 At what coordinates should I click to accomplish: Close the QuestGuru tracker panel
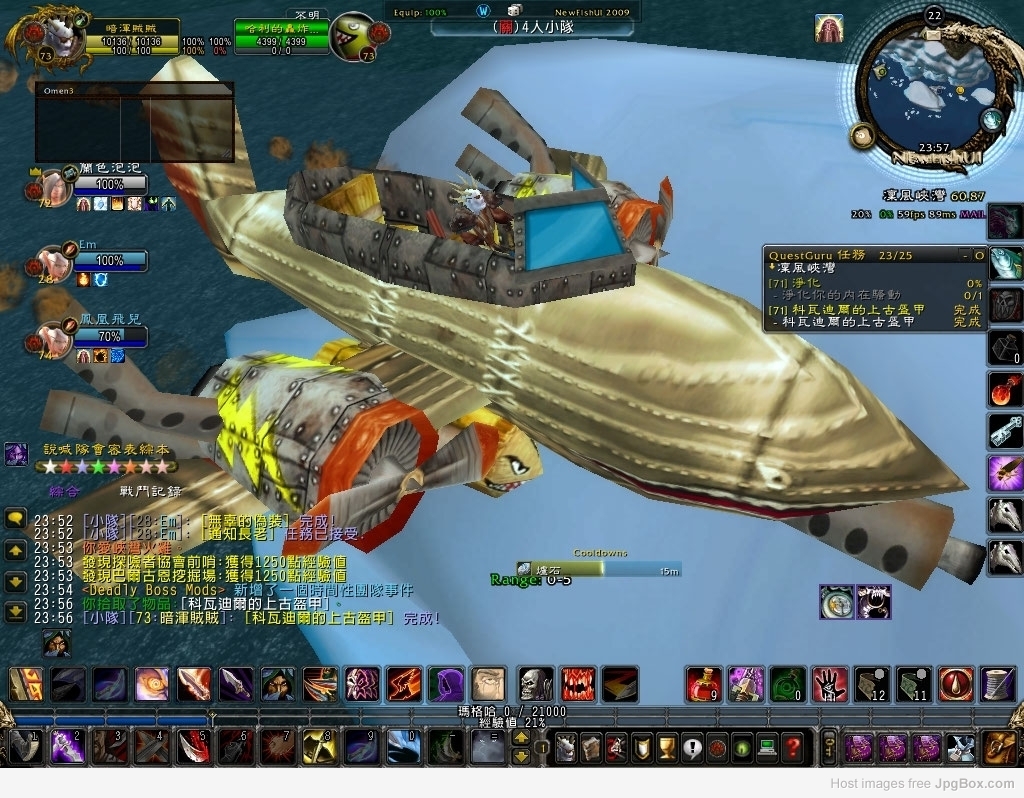(980, 256)
